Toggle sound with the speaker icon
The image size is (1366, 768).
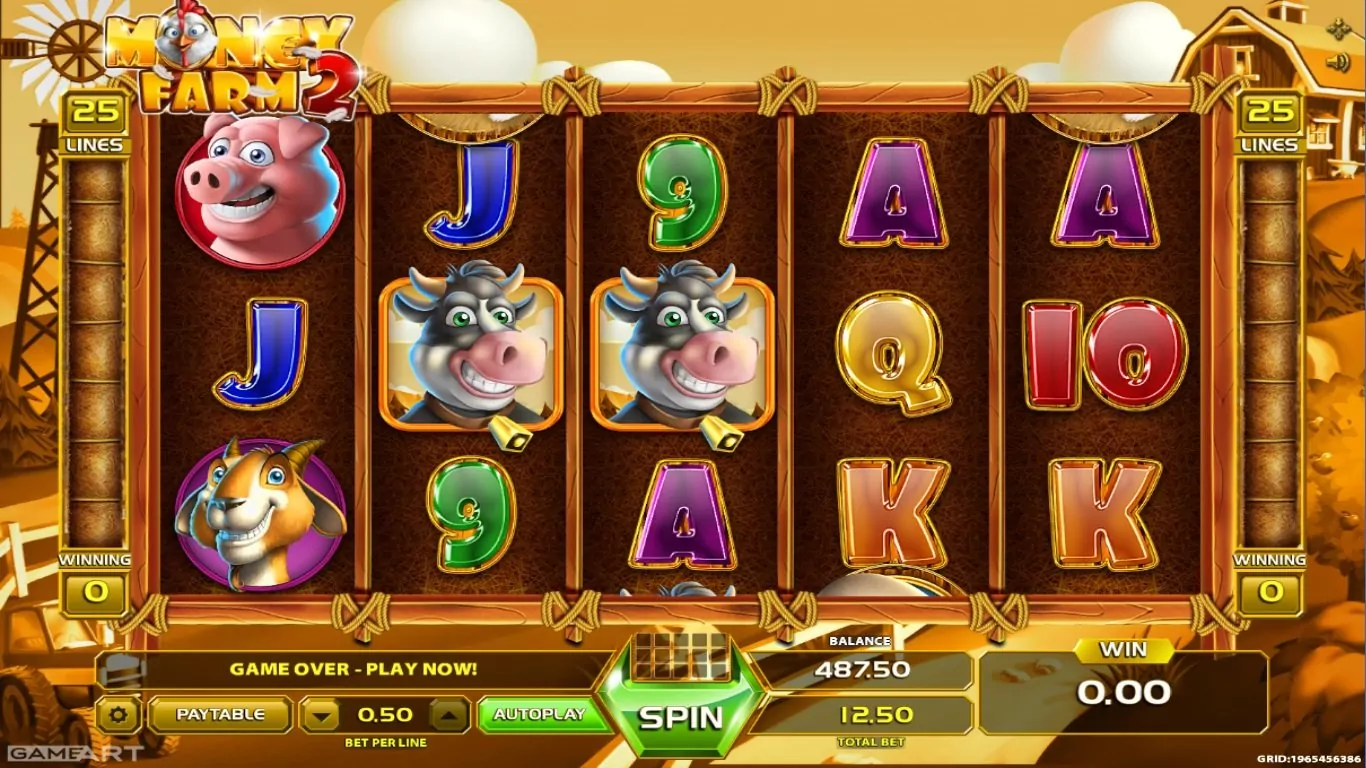coord(1338,63)
